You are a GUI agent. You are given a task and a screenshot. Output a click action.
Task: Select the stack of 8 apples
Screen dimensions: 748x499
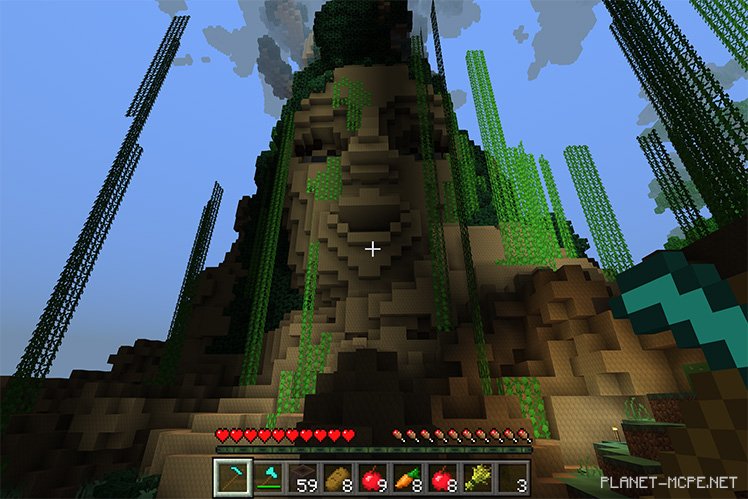(443, 478)
